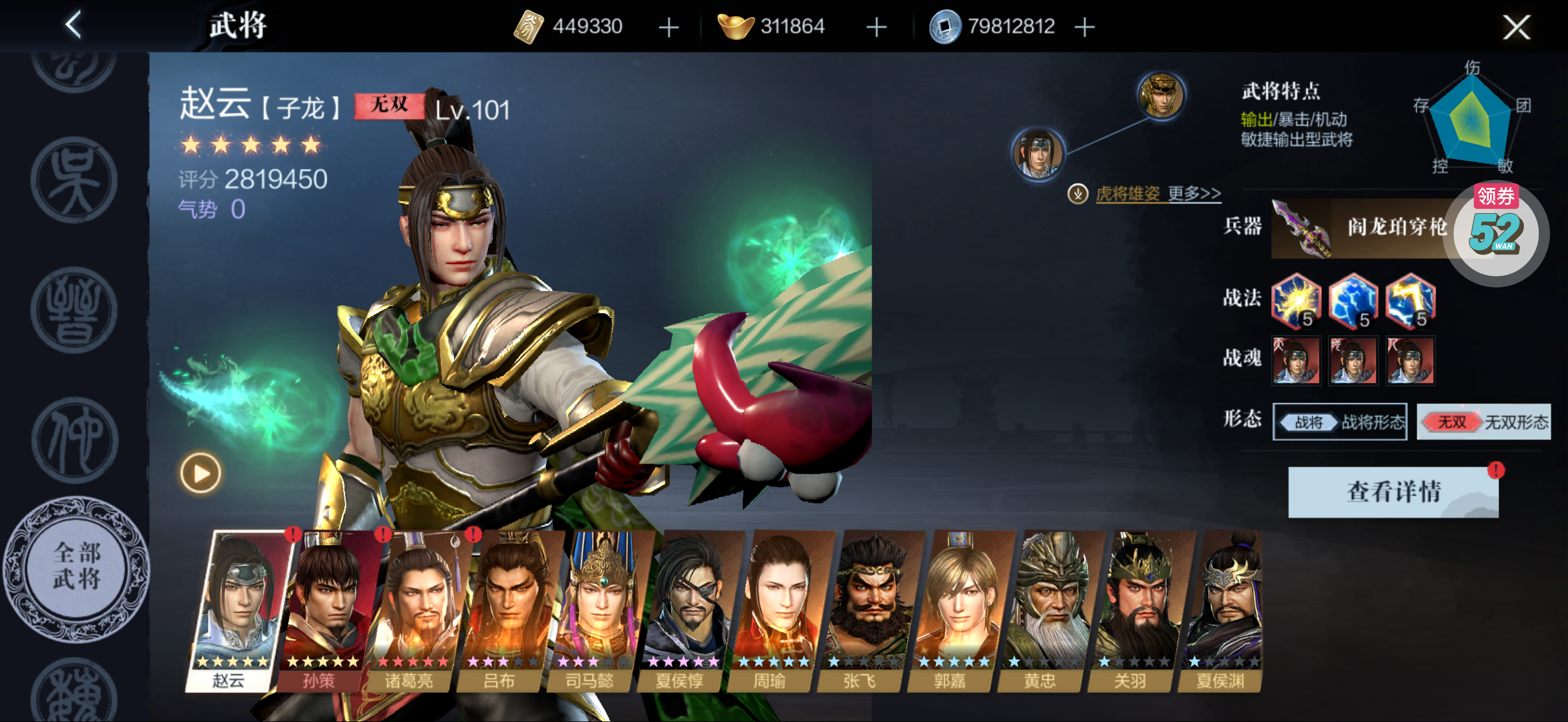The image size is (1568, 722).
Task: Open the 虎将雄姿 更多>> link
Action: click(1157, 194)
